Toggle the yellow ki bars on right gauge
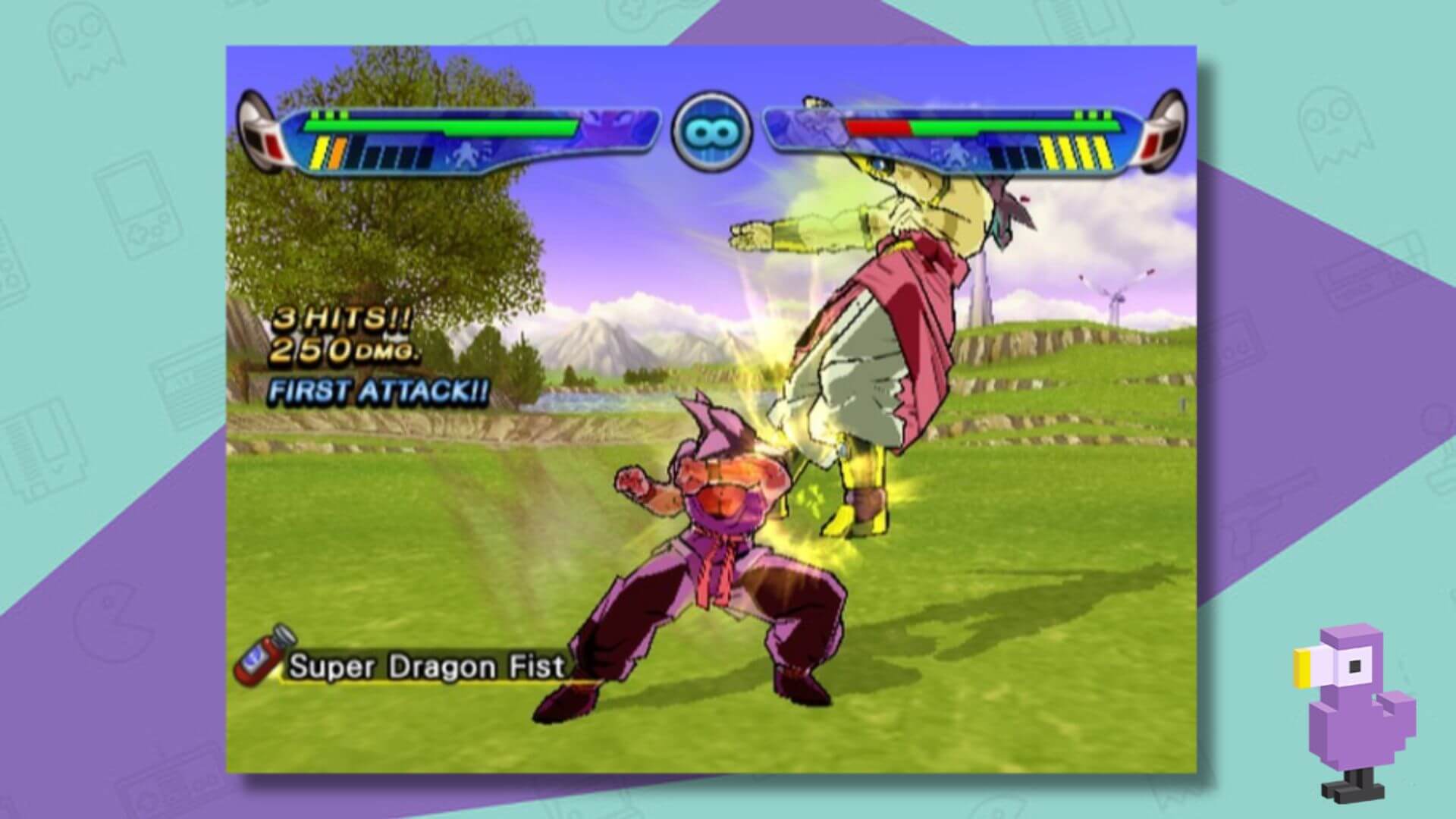 (x=1077, y=152)
